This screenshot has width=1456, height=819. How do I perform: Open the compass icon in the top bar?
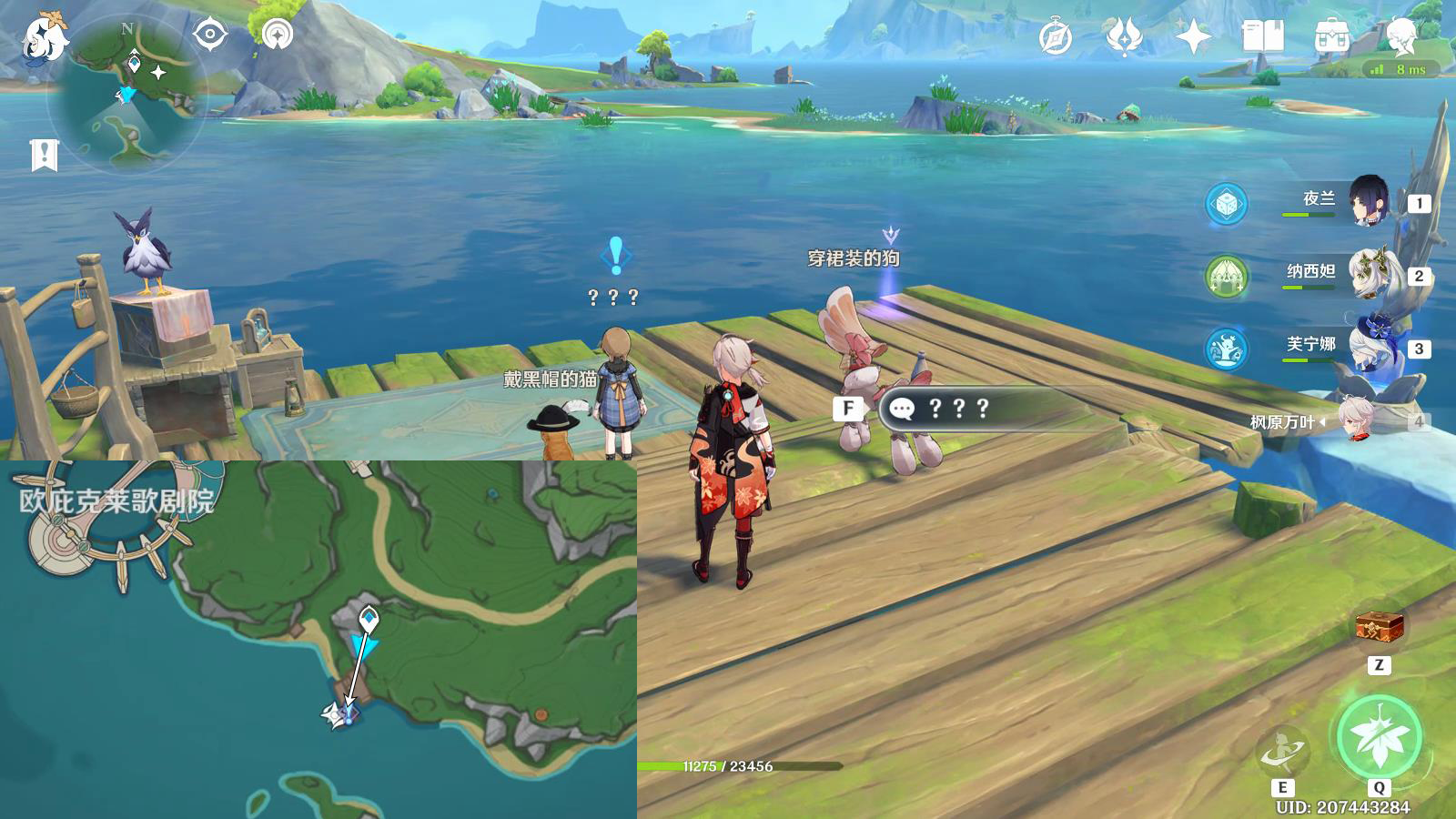pyautogui.click(x=1056, y=38)
